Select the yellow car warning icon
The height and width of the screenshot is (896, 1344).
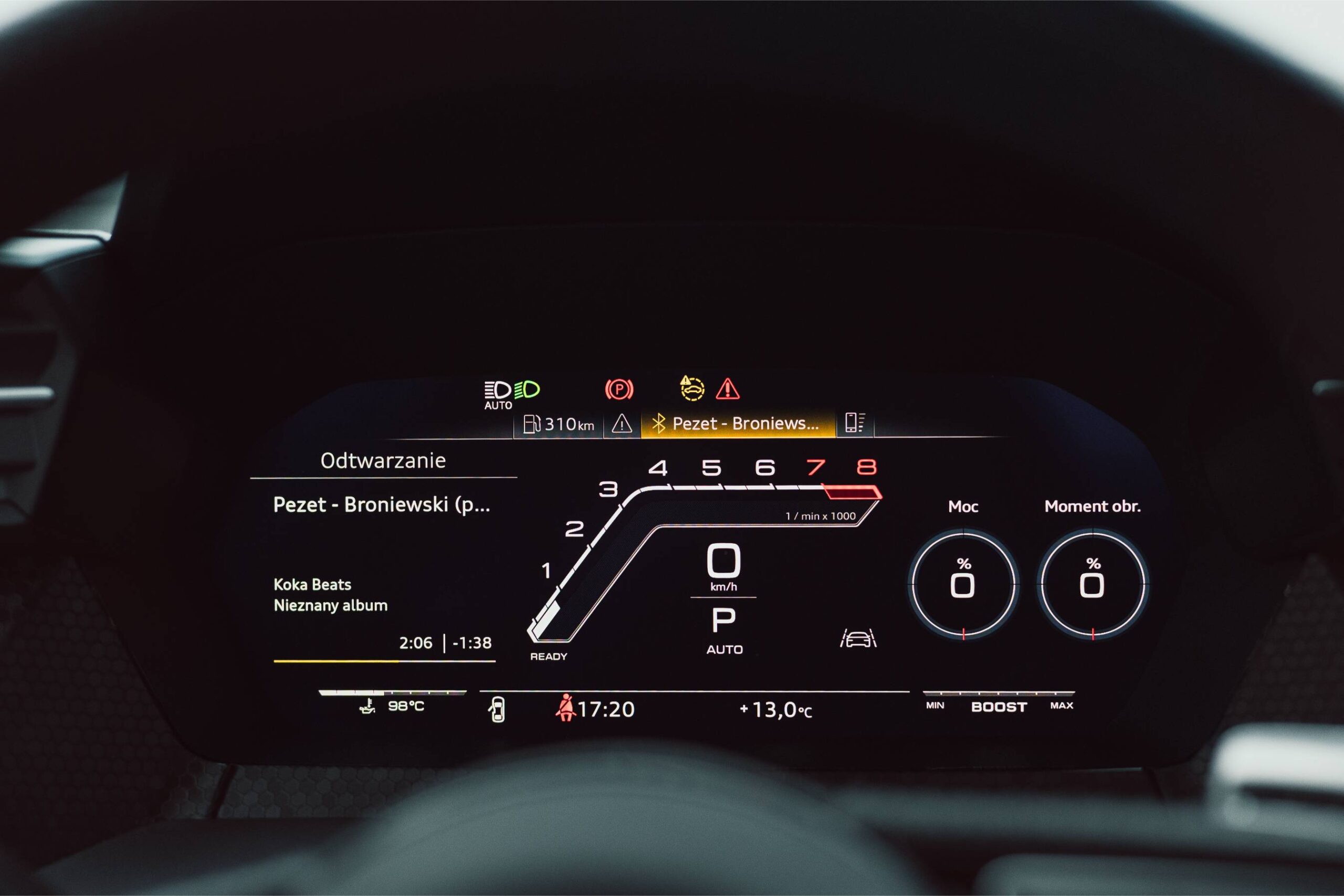[692, 388]
